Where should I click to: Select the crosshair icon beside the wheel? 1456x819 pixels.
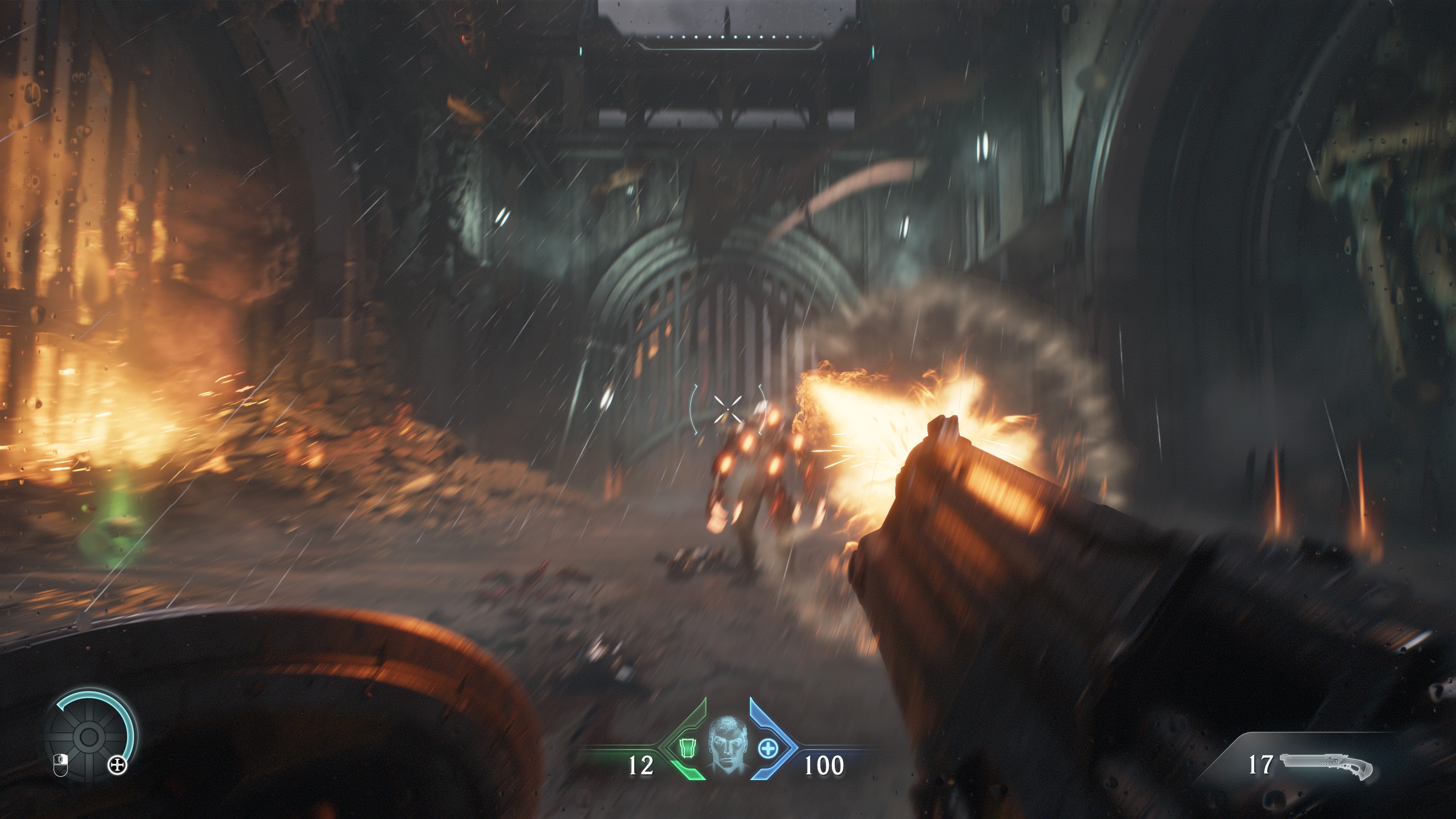[118, 766]
